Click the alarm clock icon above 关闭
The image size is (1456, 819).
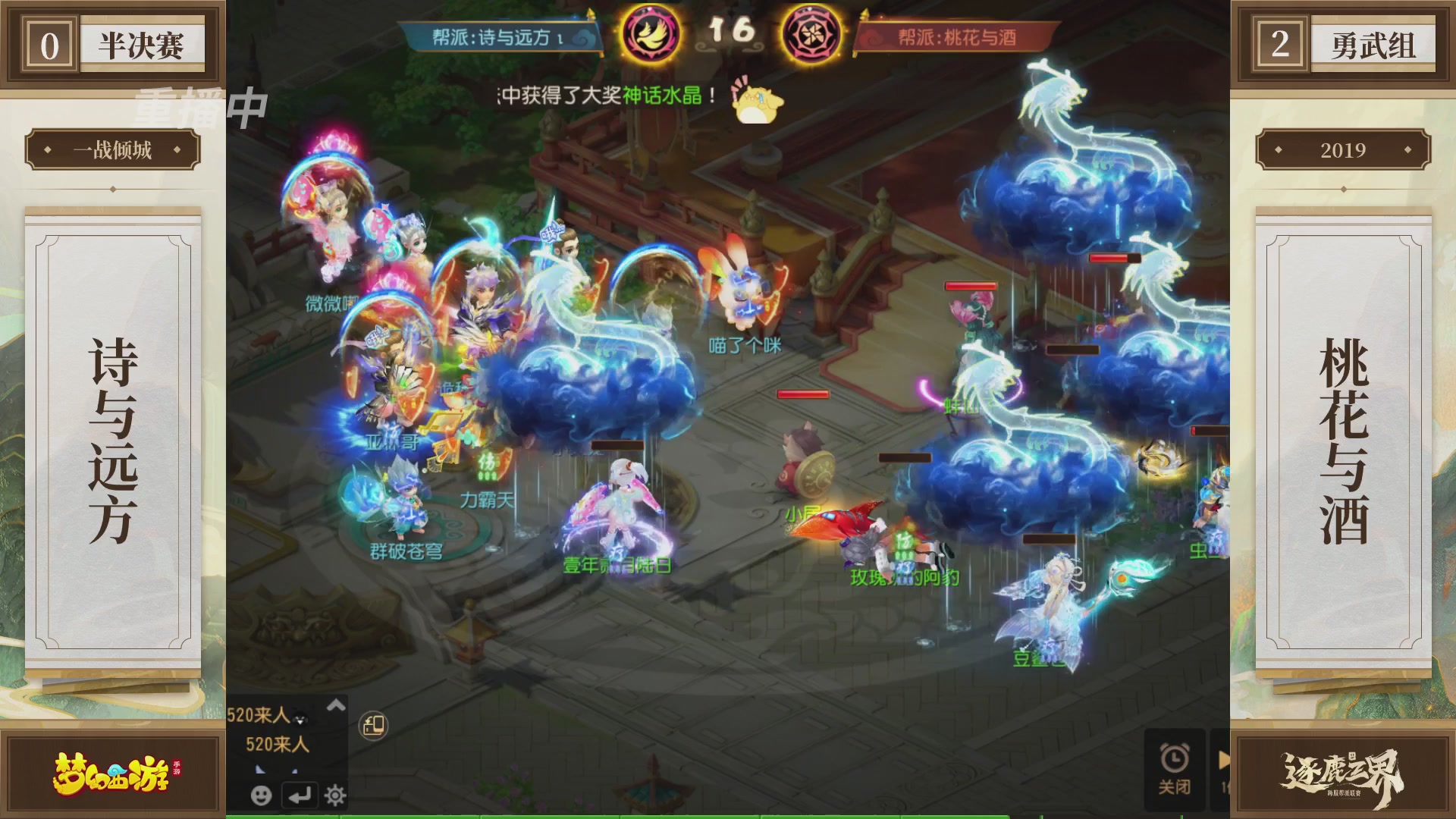[1175, 758]
